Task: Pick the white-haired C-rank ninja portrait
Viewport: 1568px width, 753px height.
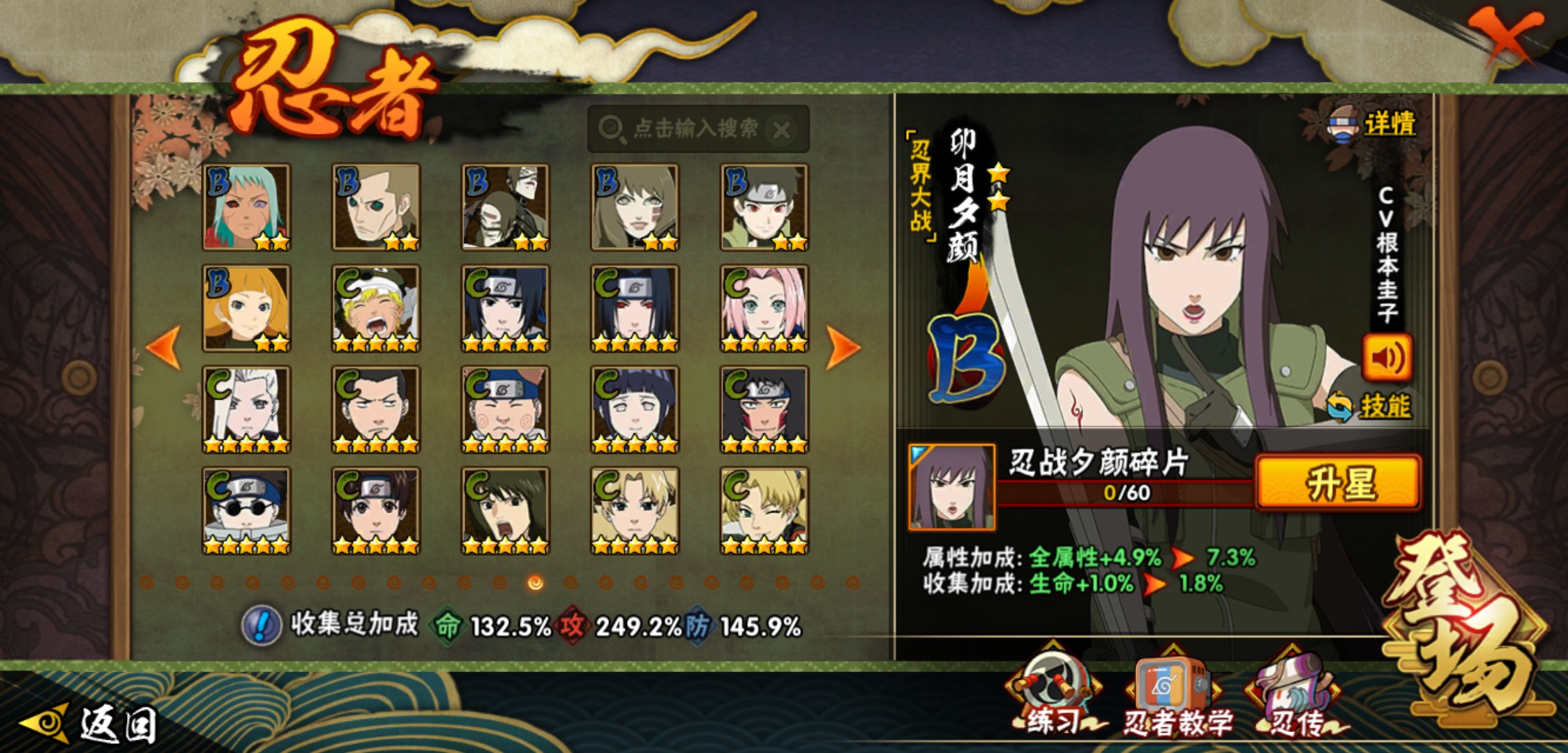Action: click(x=246, y=409)
